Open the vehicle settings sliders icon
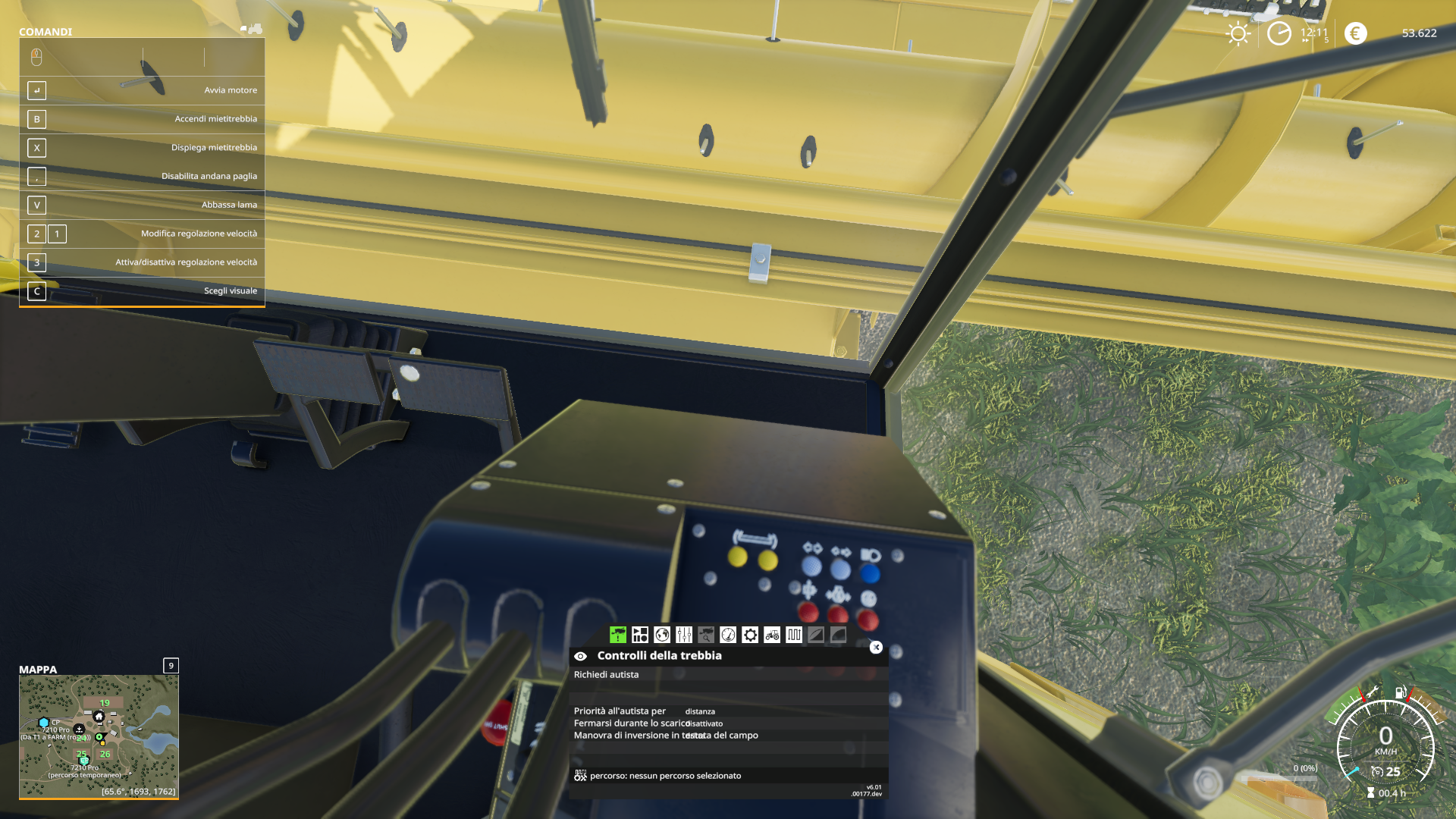The width and height of the screenshot is (1456, 819). (684, 635)
